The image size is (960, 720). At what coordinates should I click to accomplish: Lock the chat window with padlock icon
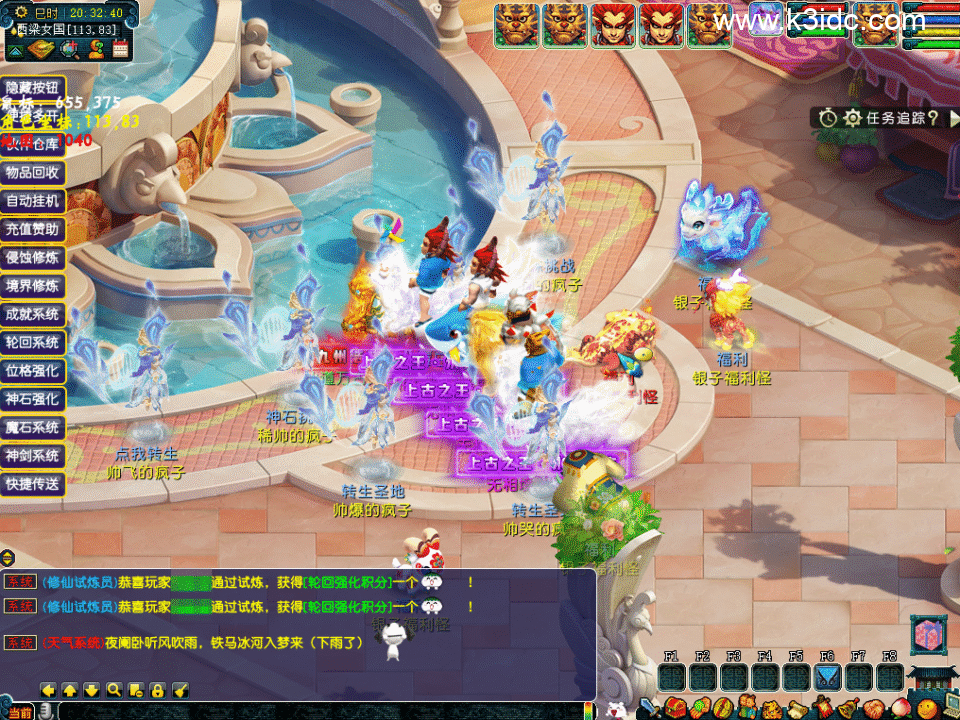(x=157, y=690)
